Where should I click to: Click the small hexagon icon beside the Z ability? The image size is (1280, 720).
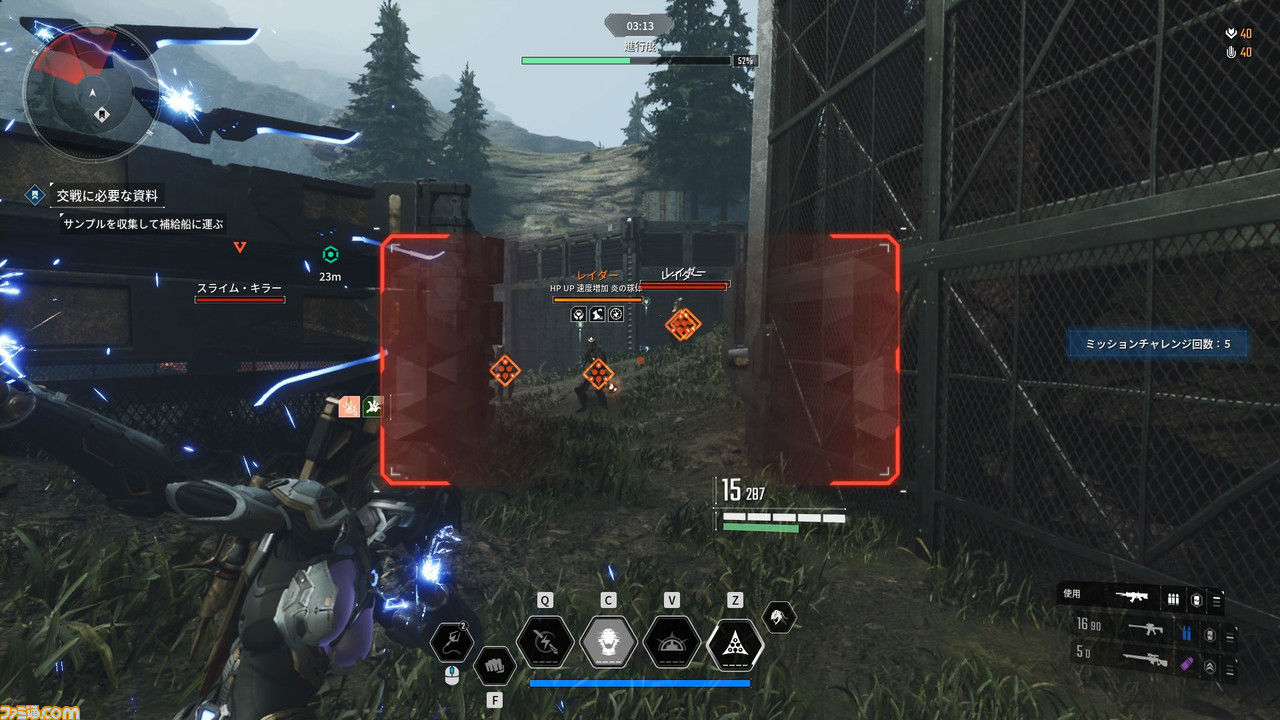[778, 616]
